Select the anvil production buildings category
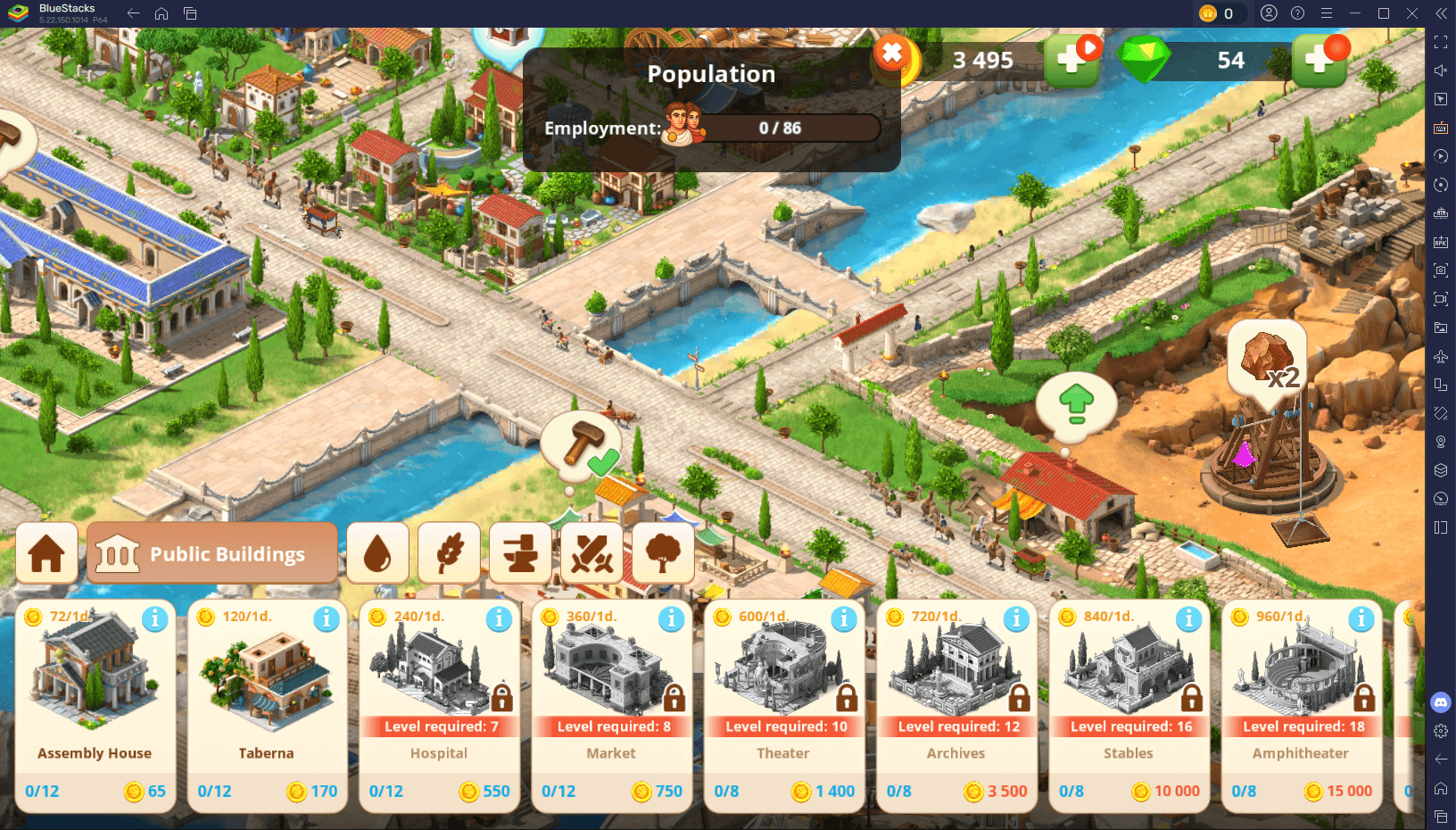This screenshot has height=830, width=1456. 520,552
